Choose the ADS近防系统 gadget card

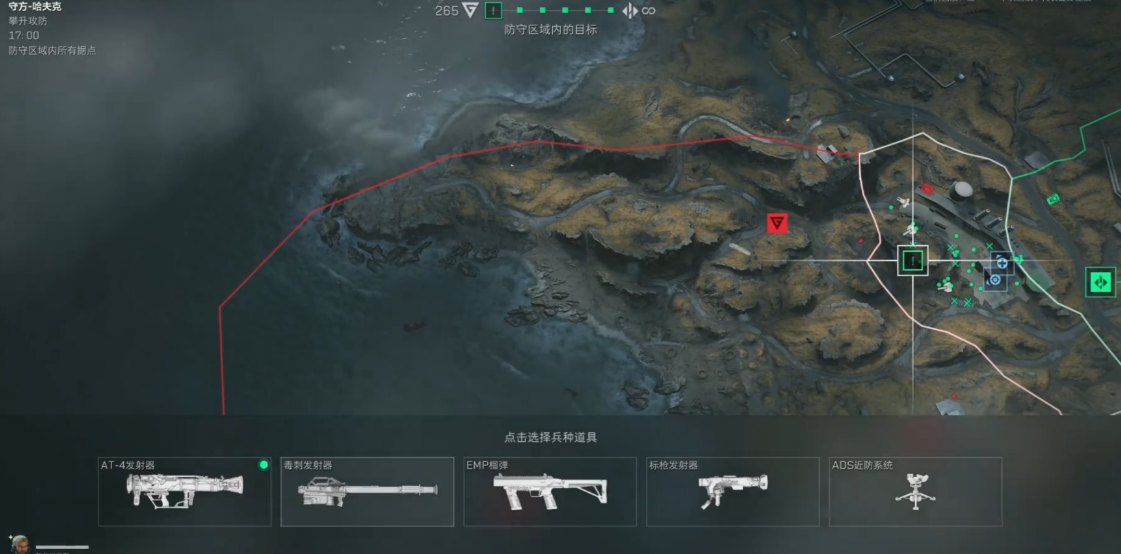(x=916, y=491)
